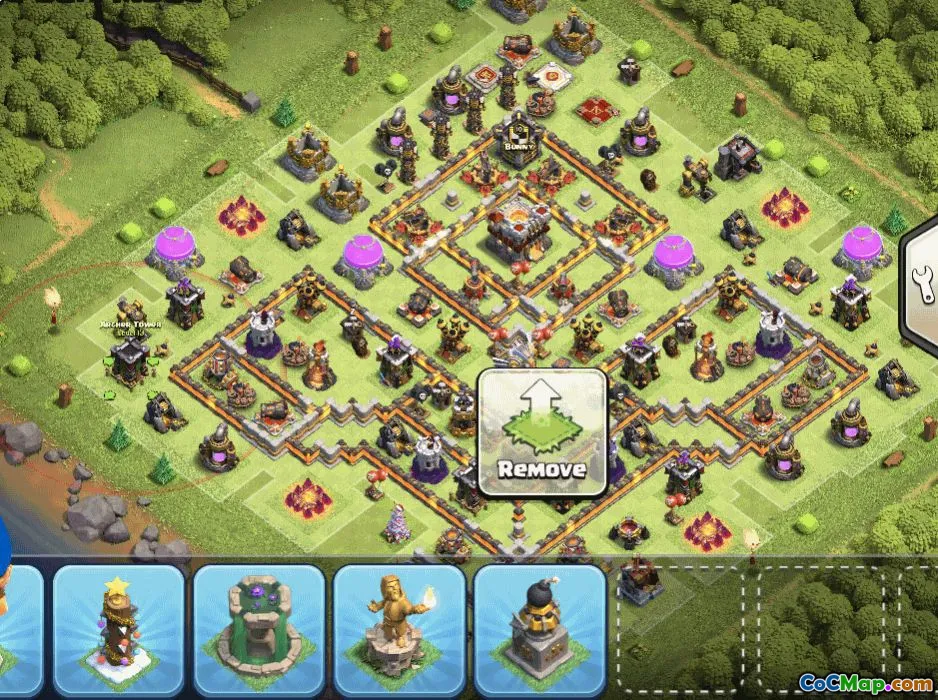Choose the green stone tower card
The width and height of the screenshot is (938, 700).
coord(259,628)
